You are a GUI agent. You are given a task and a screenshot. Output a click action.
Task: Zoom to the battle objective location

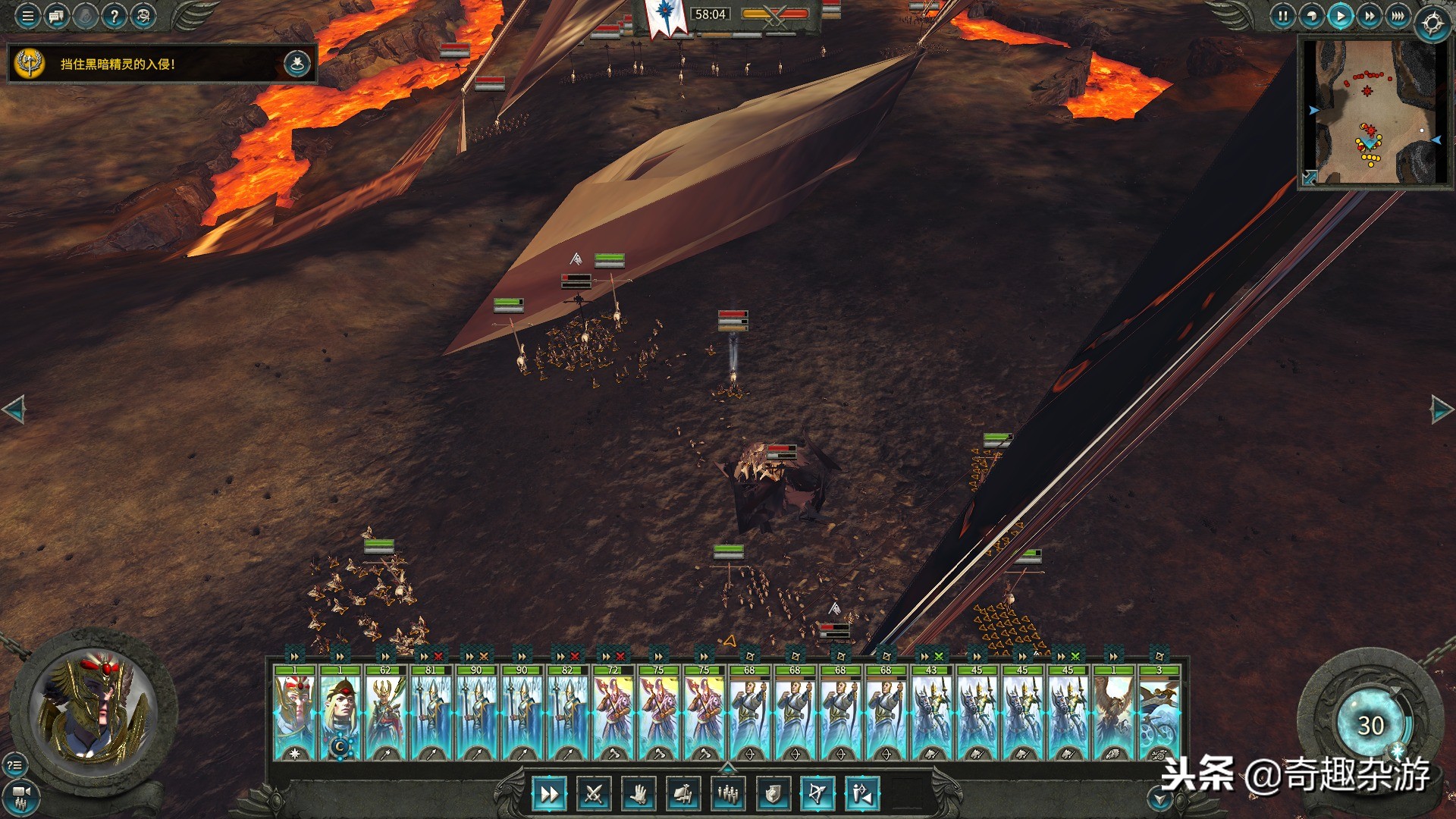(297, 64)
